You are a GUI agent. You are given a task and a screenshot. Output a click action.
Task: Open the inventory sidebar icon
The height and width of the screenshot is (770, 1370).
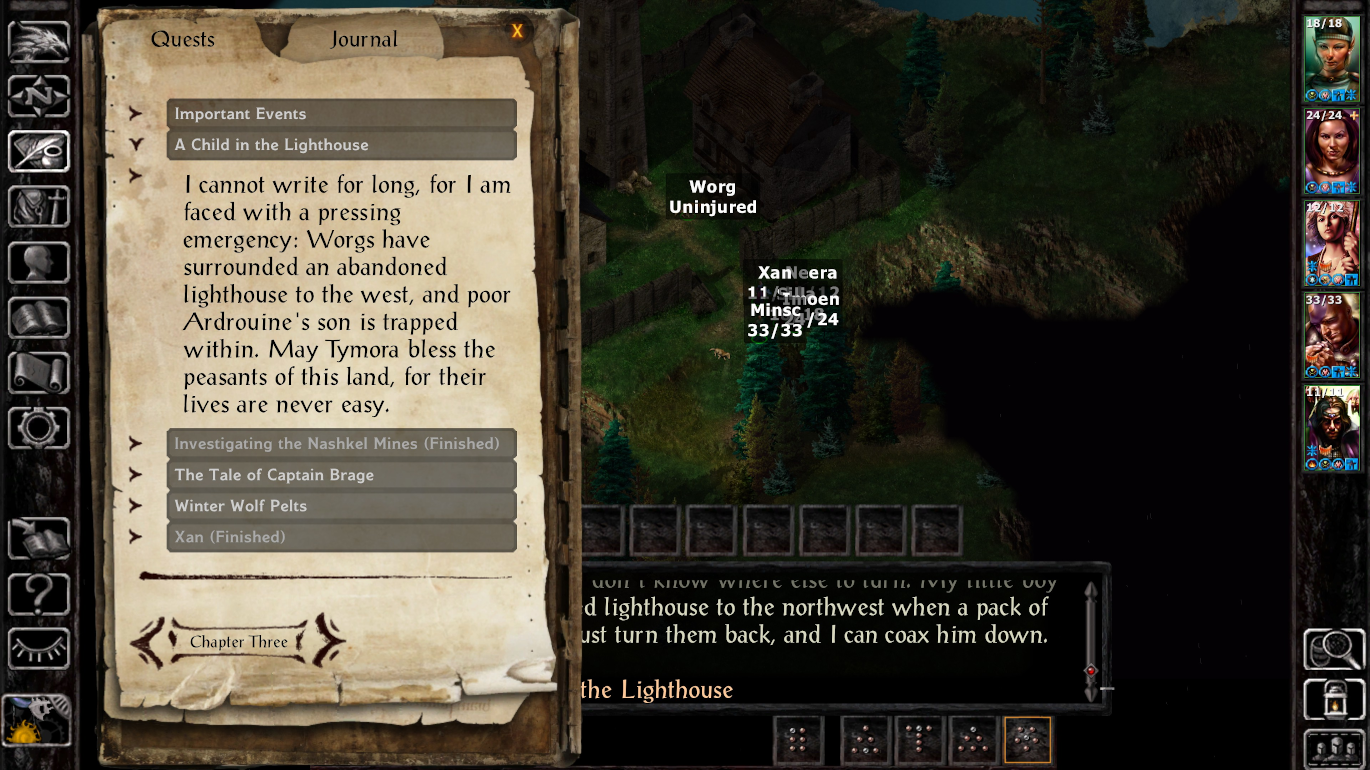pyautogui.click(x=39, y=207)
